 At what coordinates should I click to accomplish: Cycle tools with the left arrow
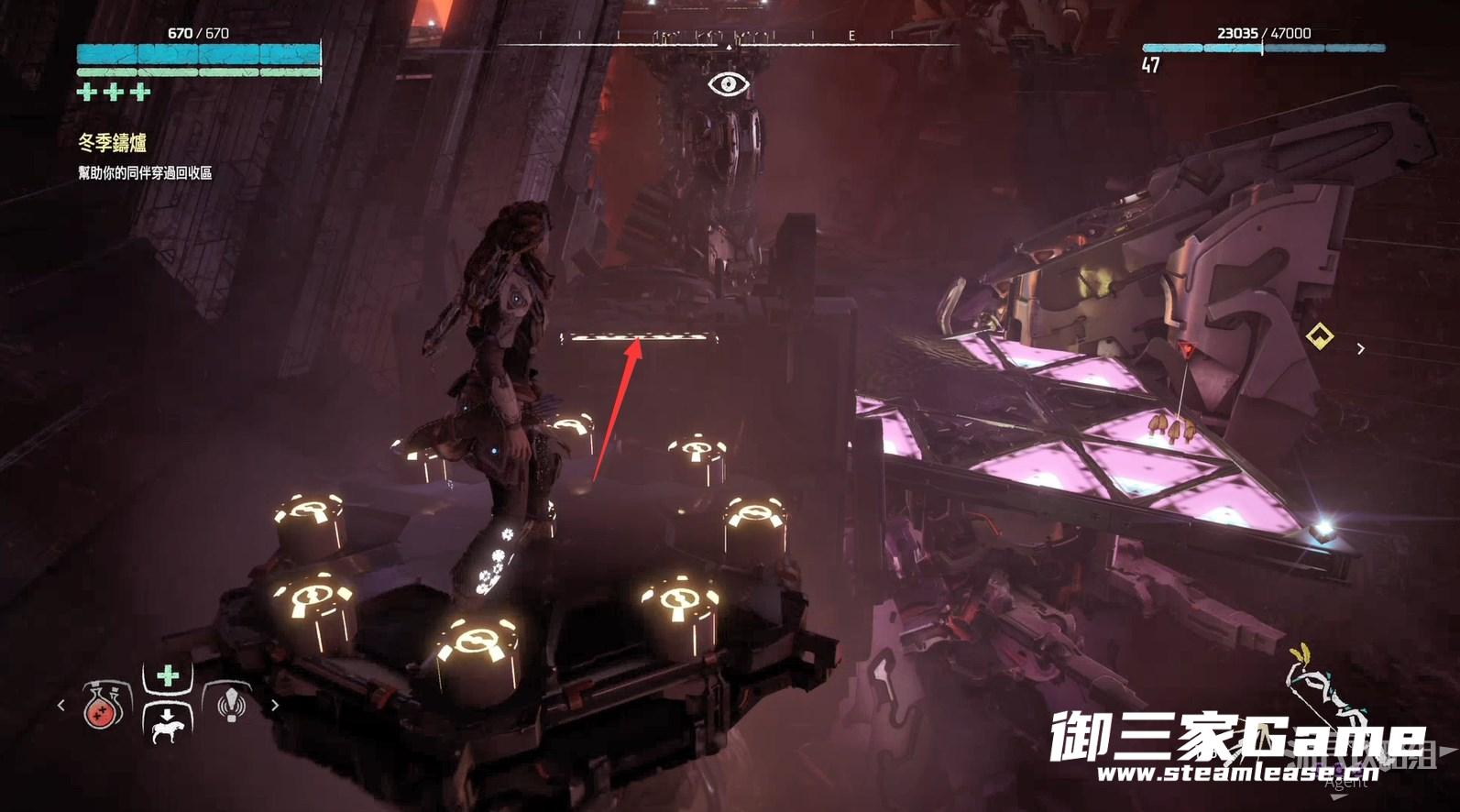point(61,705)
